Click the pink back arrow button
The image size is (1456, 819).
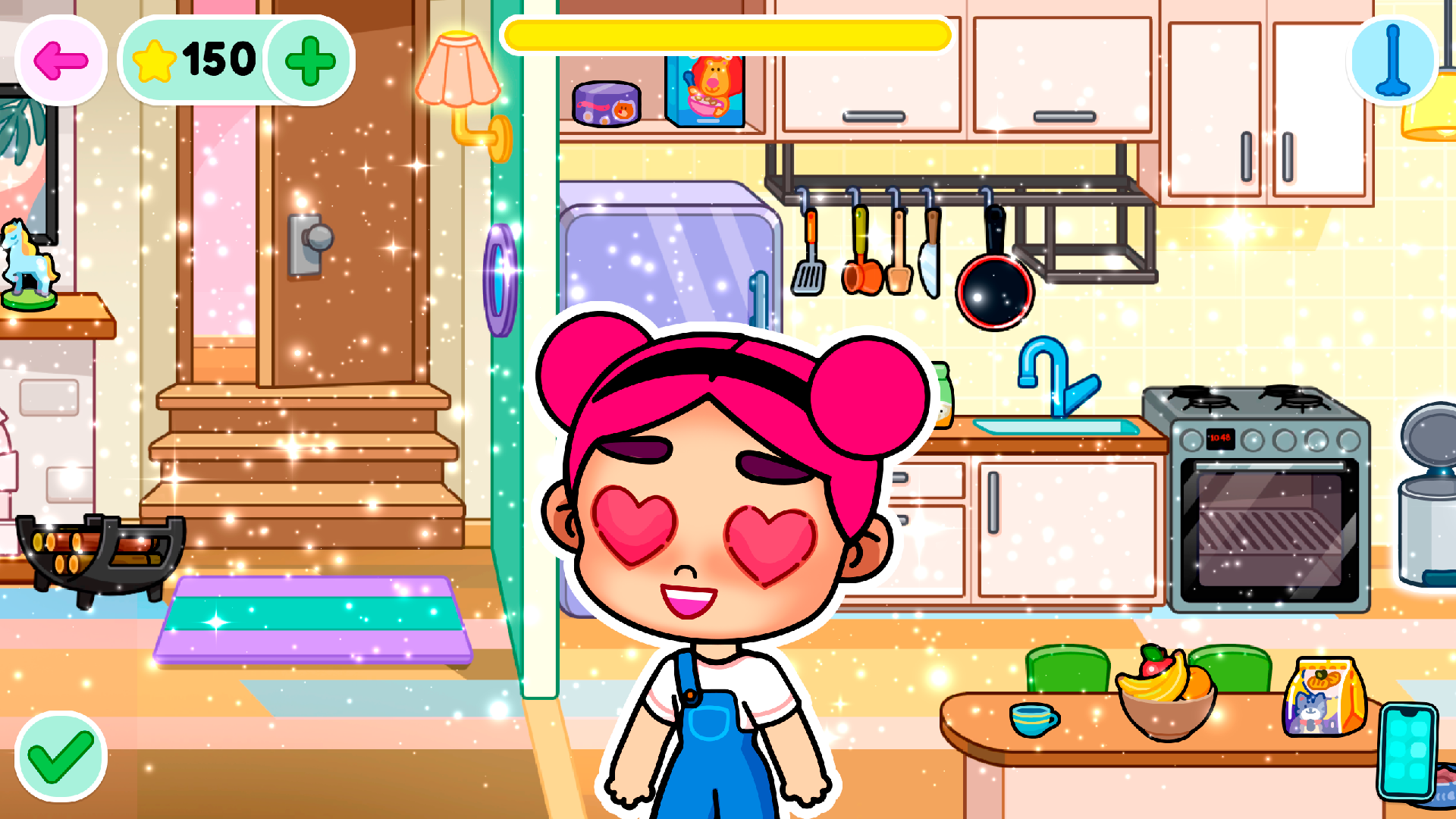(59, 61)
